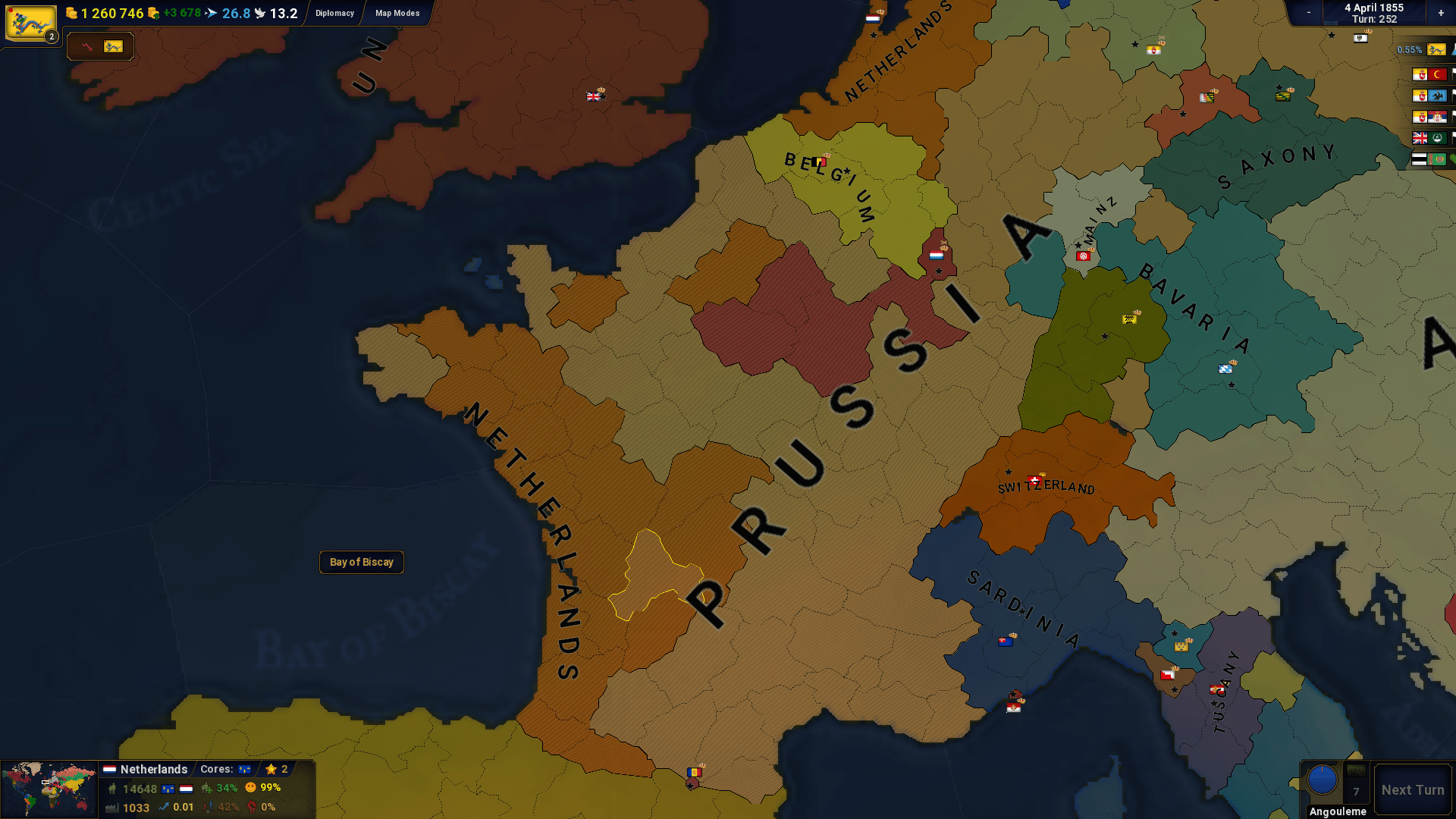Select the yellow-flag Ottoman war entry
This screenshot has height=819, width=1456.
(x=1428, y=74)
